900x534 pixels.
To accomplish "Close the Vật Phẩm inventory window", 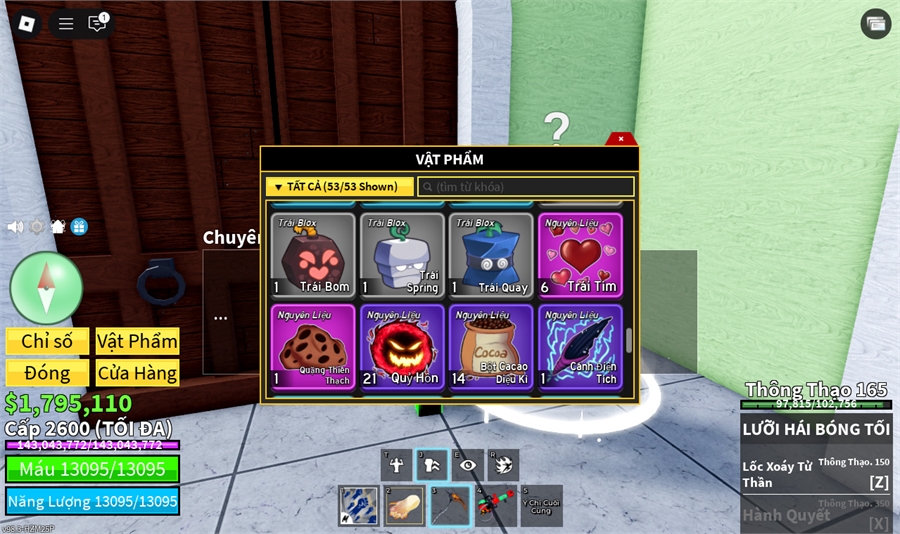I will [x=621, y=139].
